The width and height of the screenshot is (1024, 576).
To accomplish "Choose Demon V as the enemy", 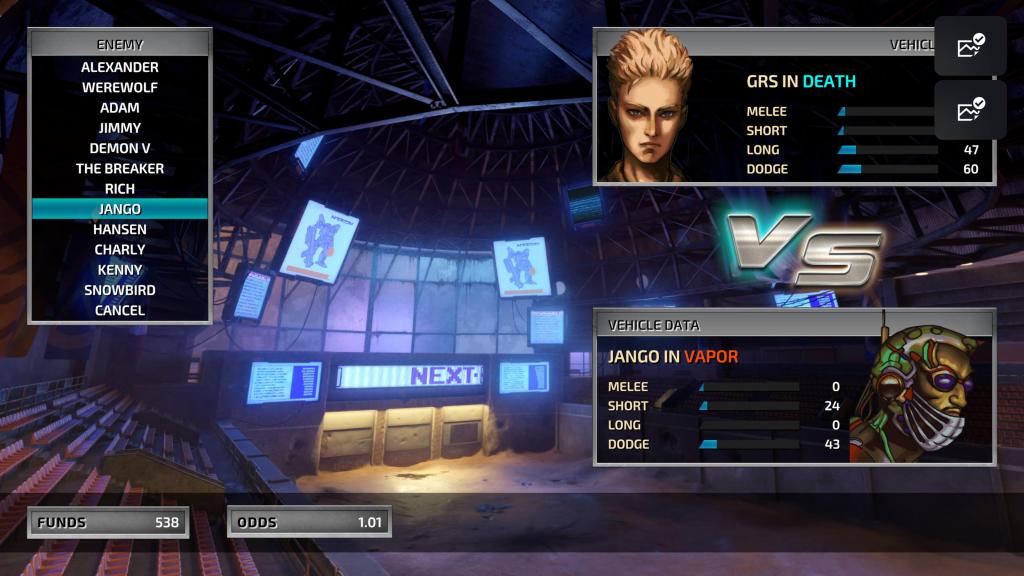I will 120,148.
